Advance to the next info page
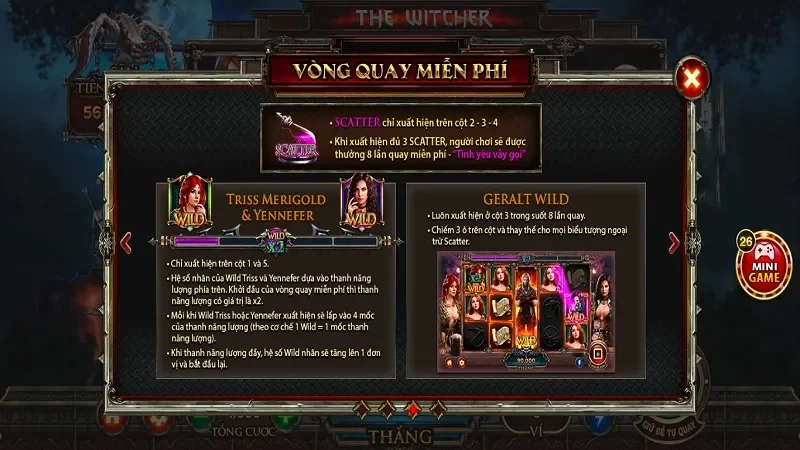The height and width of the screenshot is (450, 800). coord(674,242)
